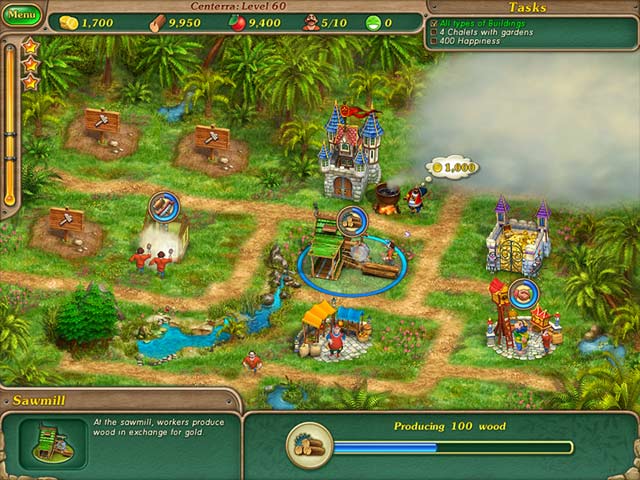Click the round icon above the red workshop
Viewport: 640px width, 480px height.
(524, 292)
